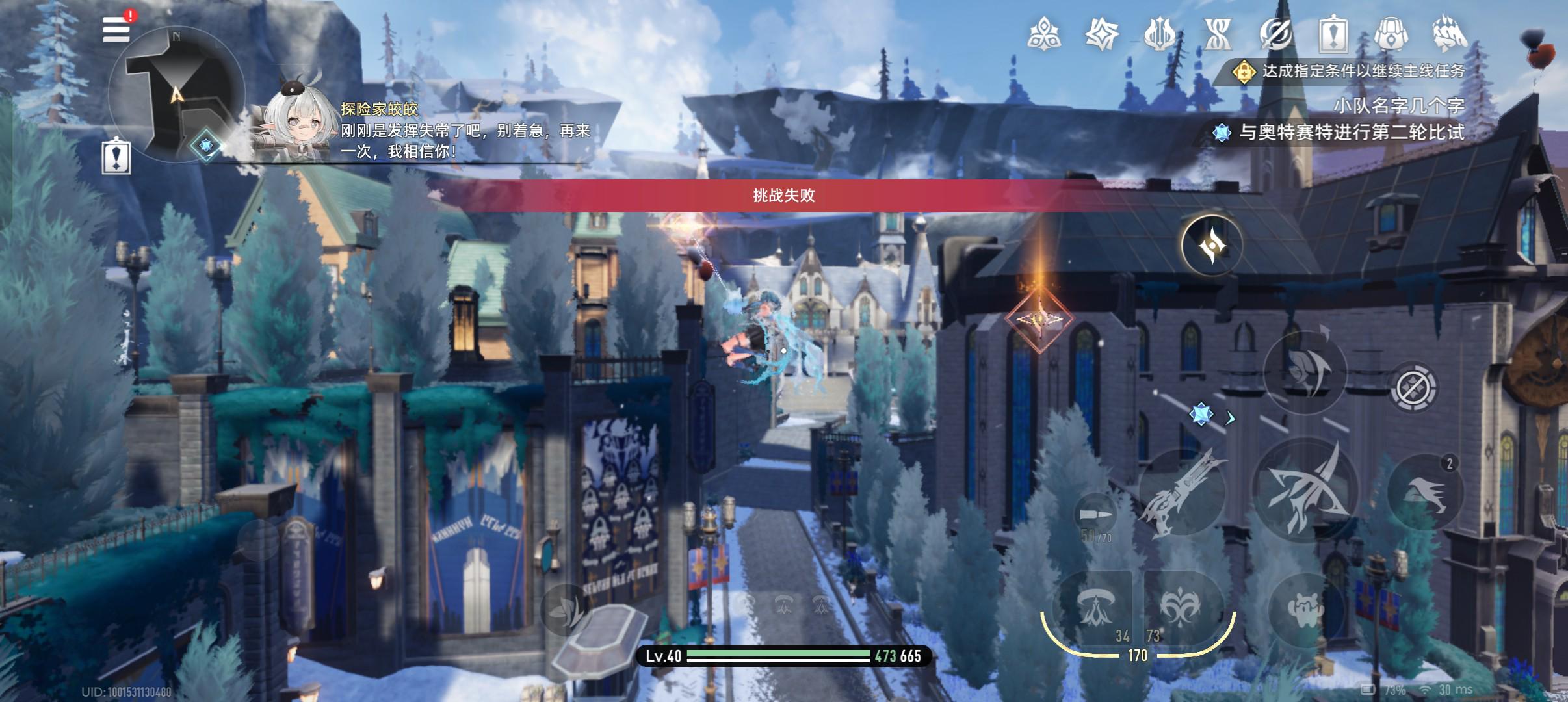Activate the glowing gold-ringed skill button

1212,245
